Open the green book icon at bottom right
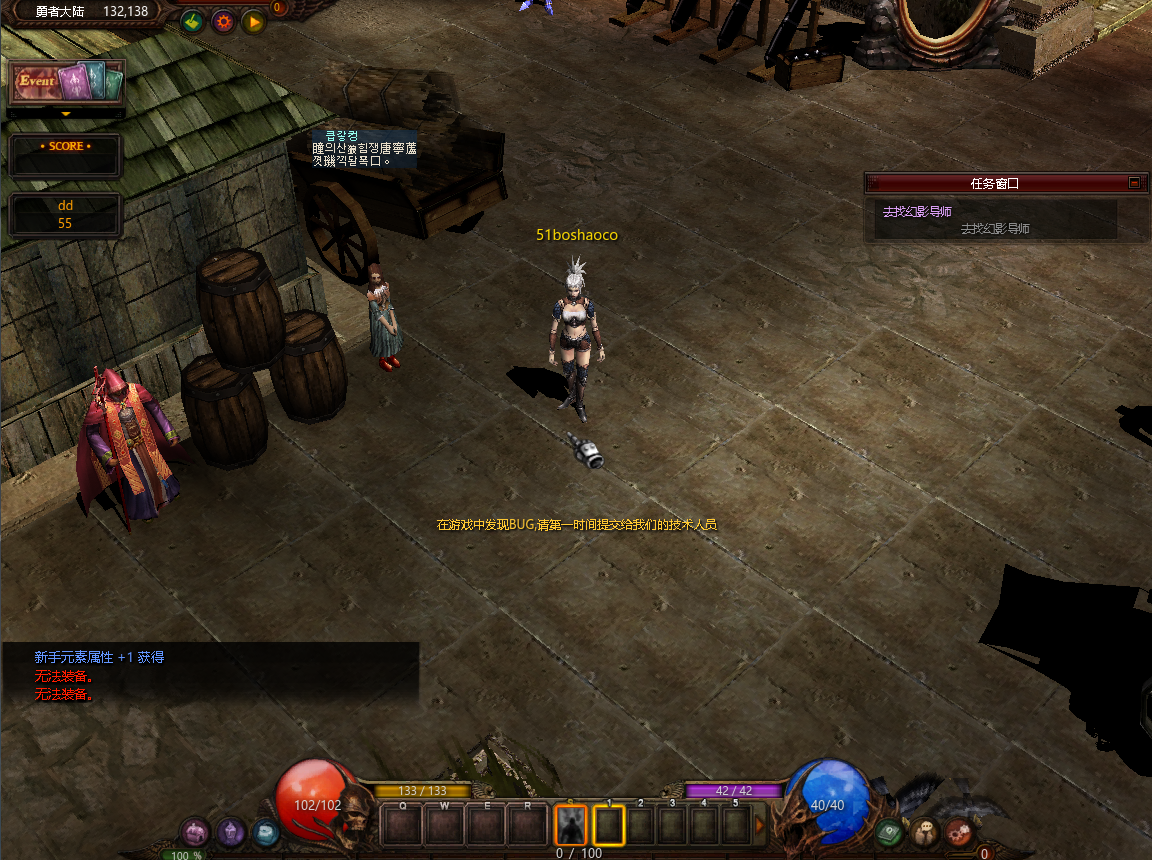1152x860 pixels. click(888, 831)
